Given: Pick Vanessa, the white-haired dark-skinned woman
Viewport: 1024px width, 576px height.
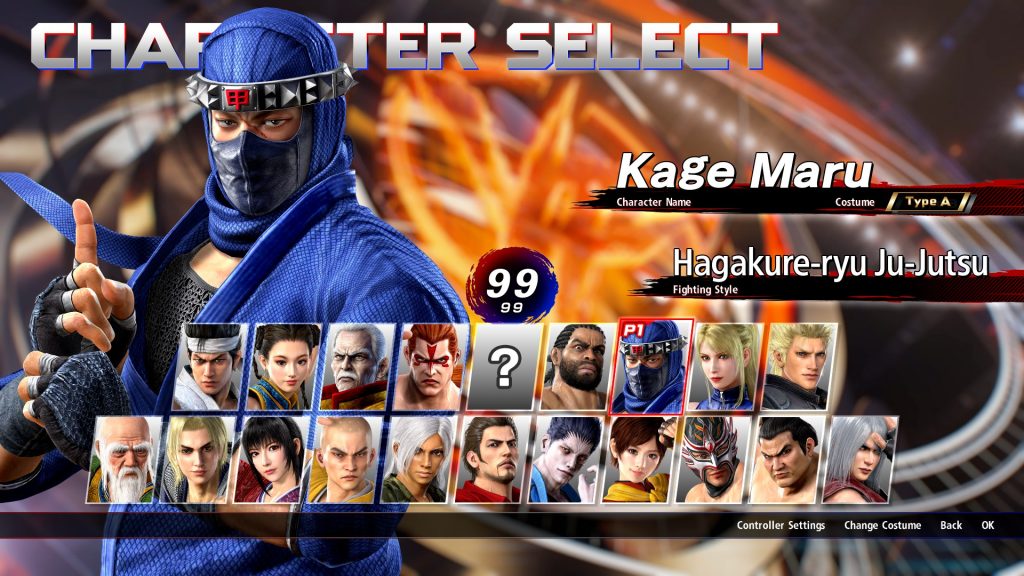Looking at the screenshot, I should [419, 460].
